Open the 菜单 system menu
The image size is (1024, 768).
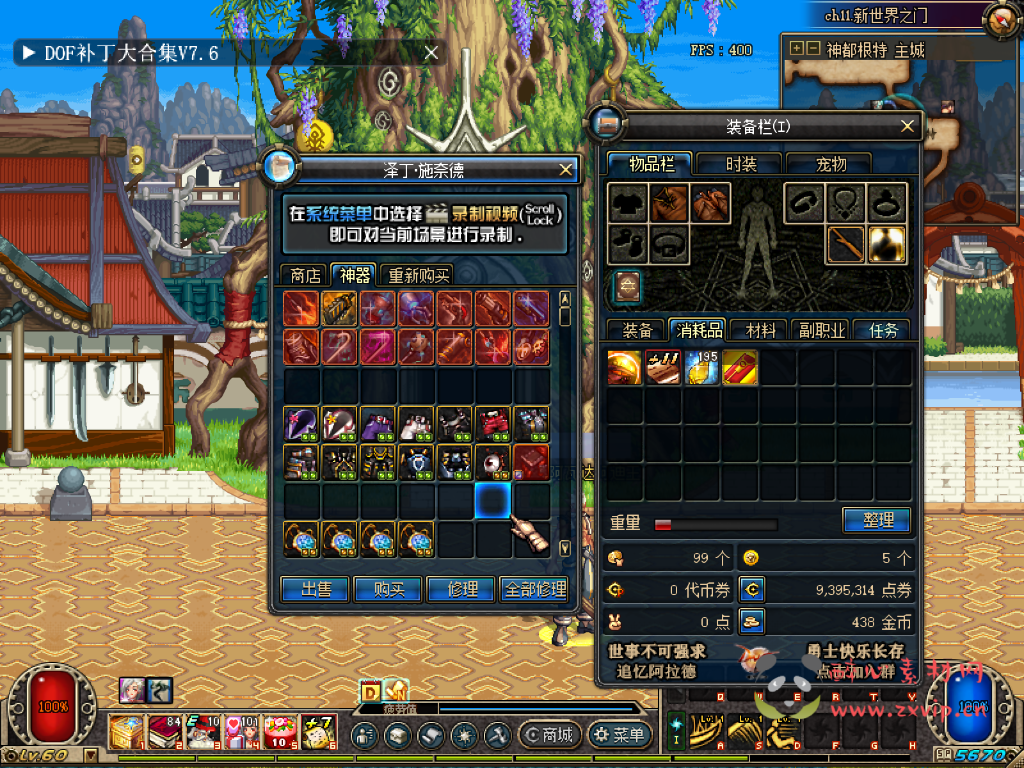[619, 736]
